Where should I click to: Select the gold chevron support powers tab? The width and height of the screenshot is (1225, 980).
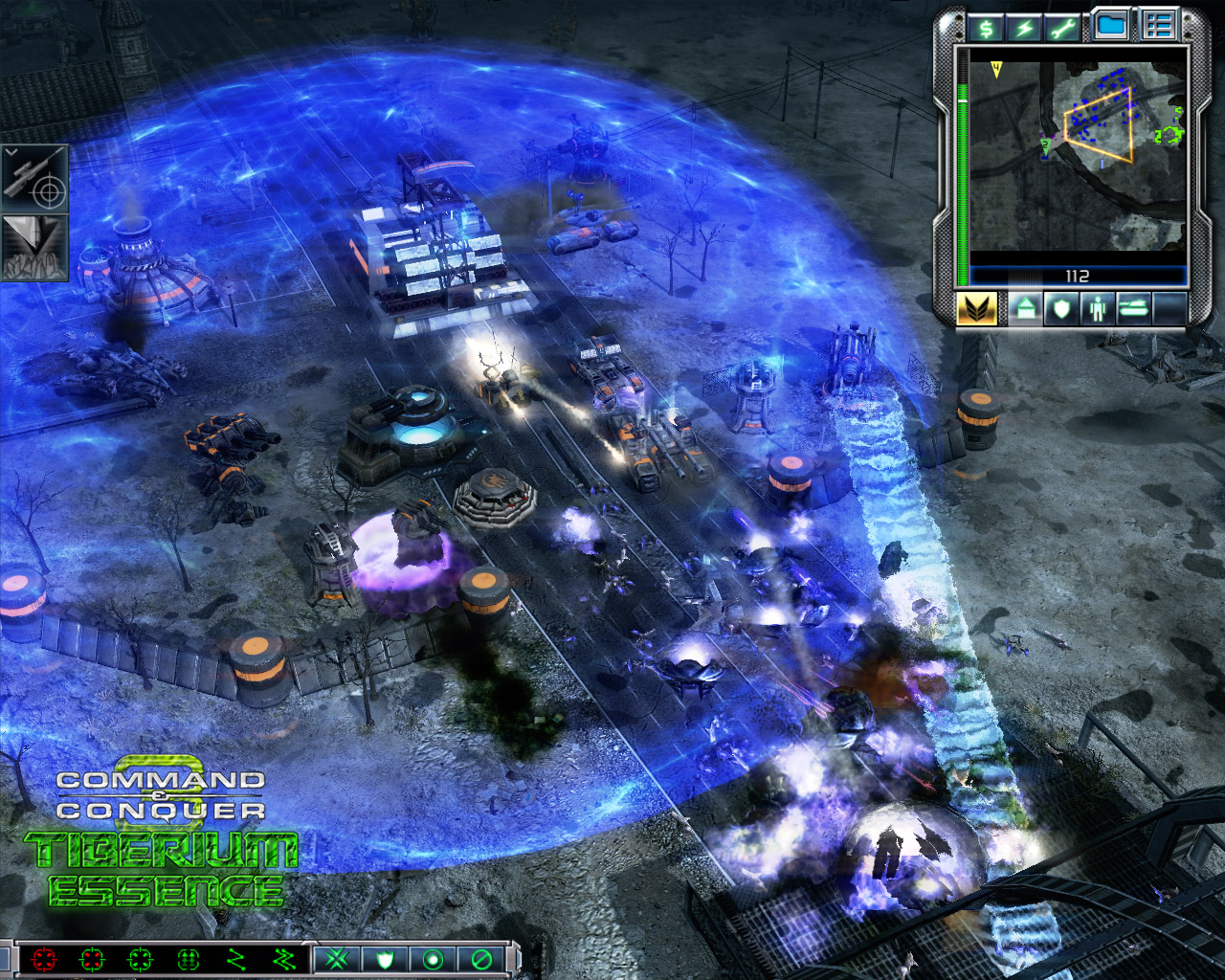click(x=976, y=309)
